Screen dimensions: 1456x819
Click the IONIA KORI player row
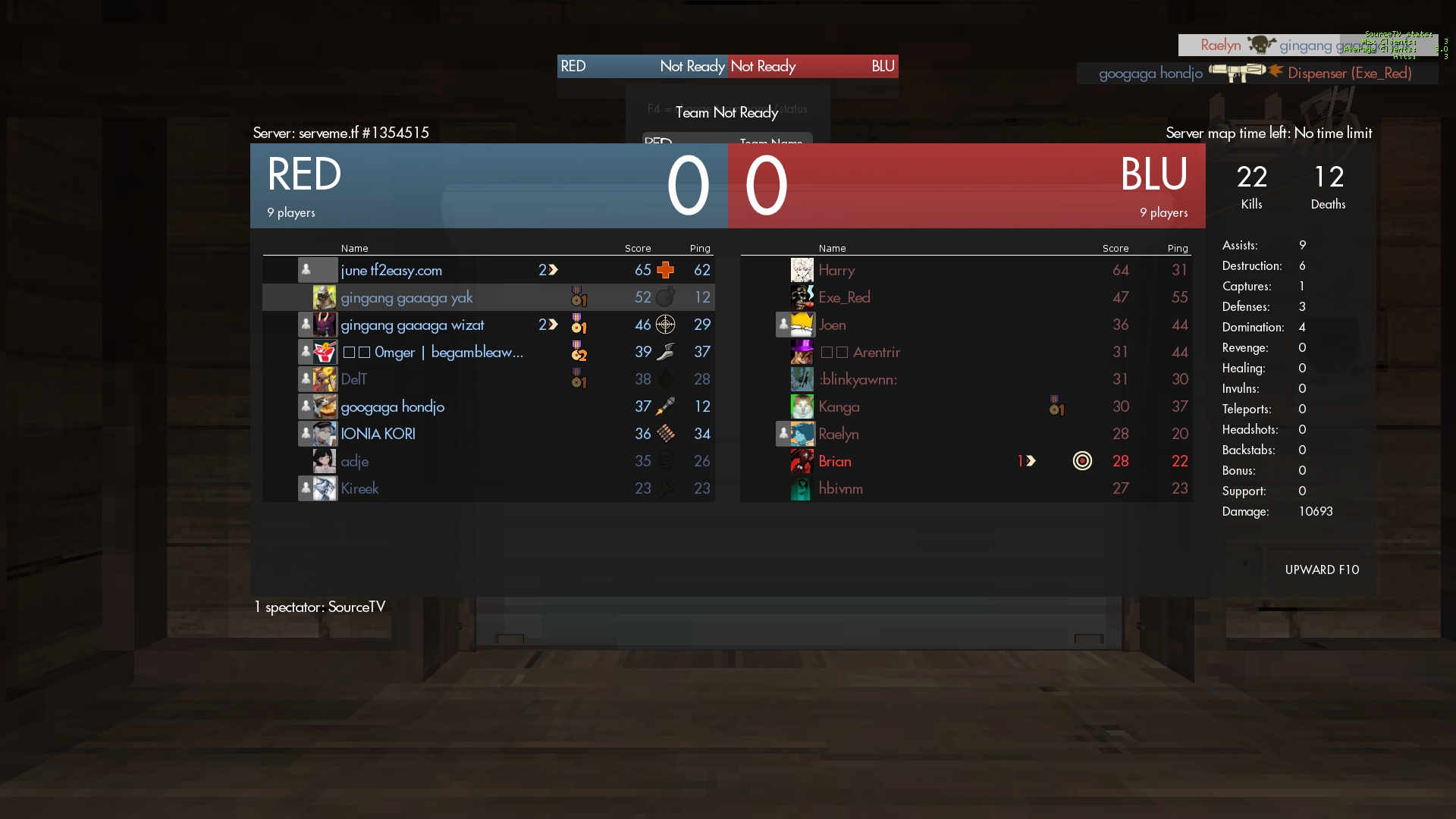(x=378, y=434)
